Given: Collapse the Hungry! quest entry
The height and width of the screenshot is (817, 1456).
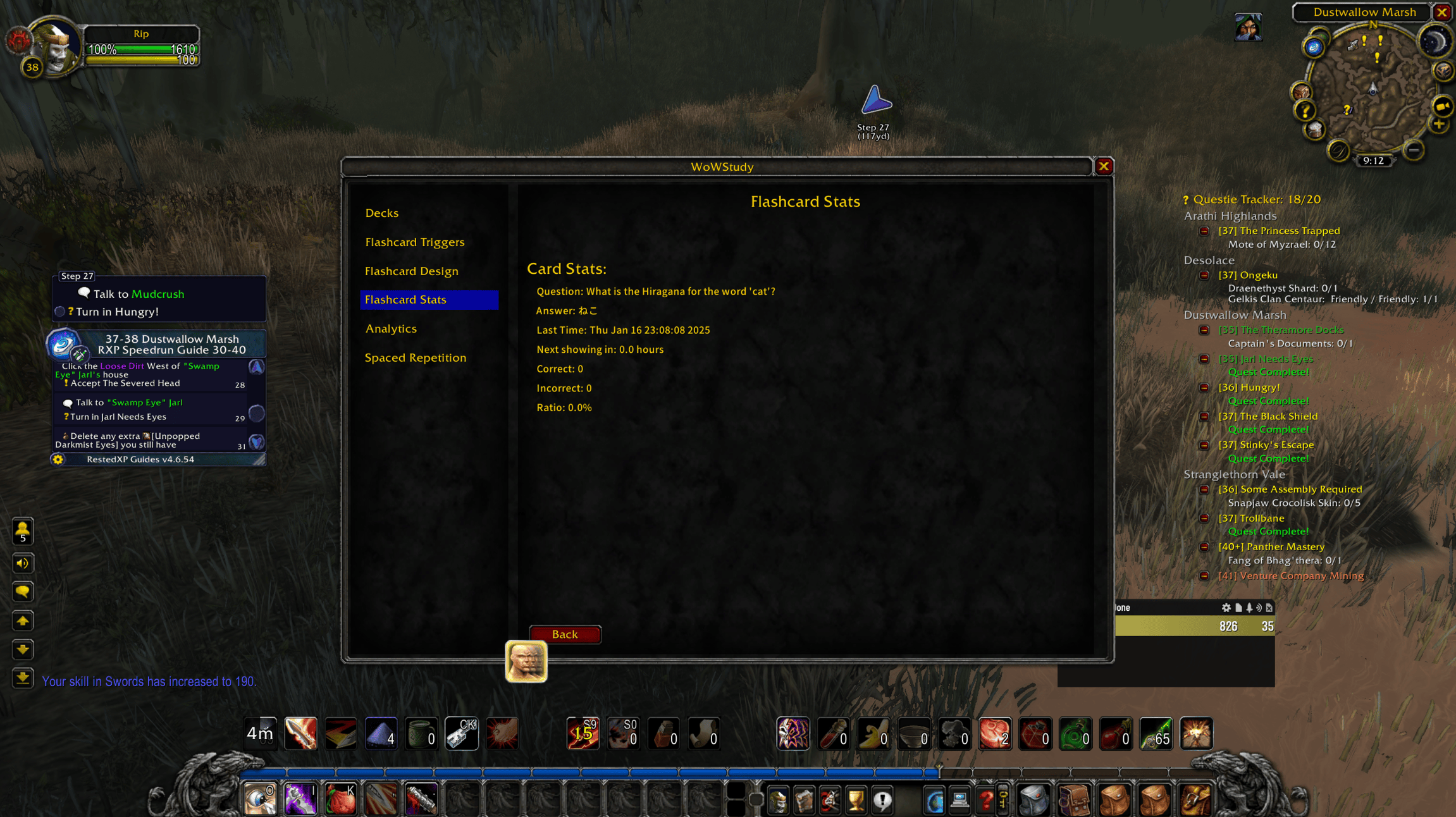Looking at the screenshot, I should (1204, 387).
